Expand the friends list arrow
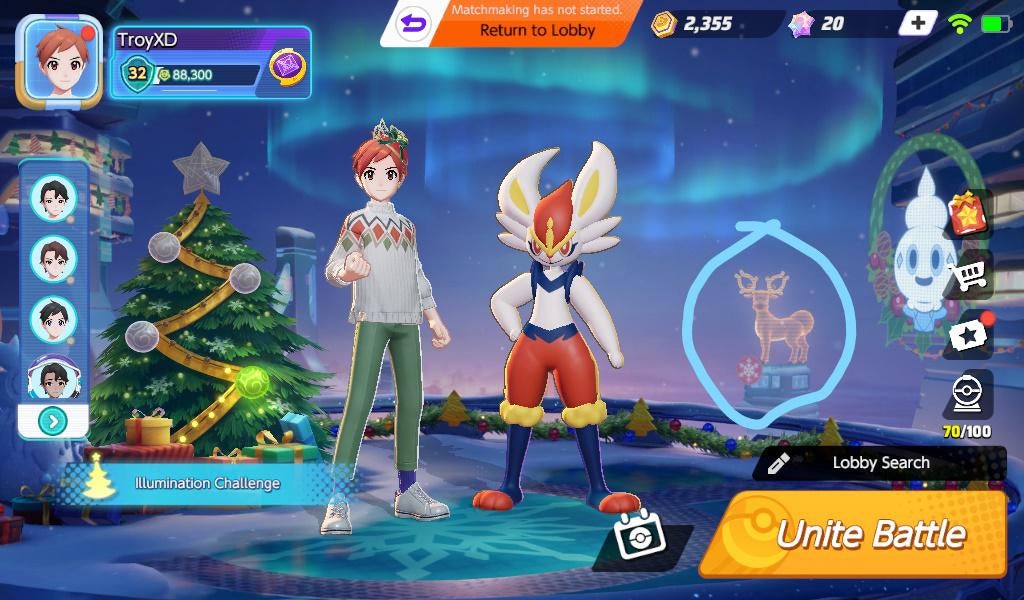1024x600 pixels. [x=53, y=421]
